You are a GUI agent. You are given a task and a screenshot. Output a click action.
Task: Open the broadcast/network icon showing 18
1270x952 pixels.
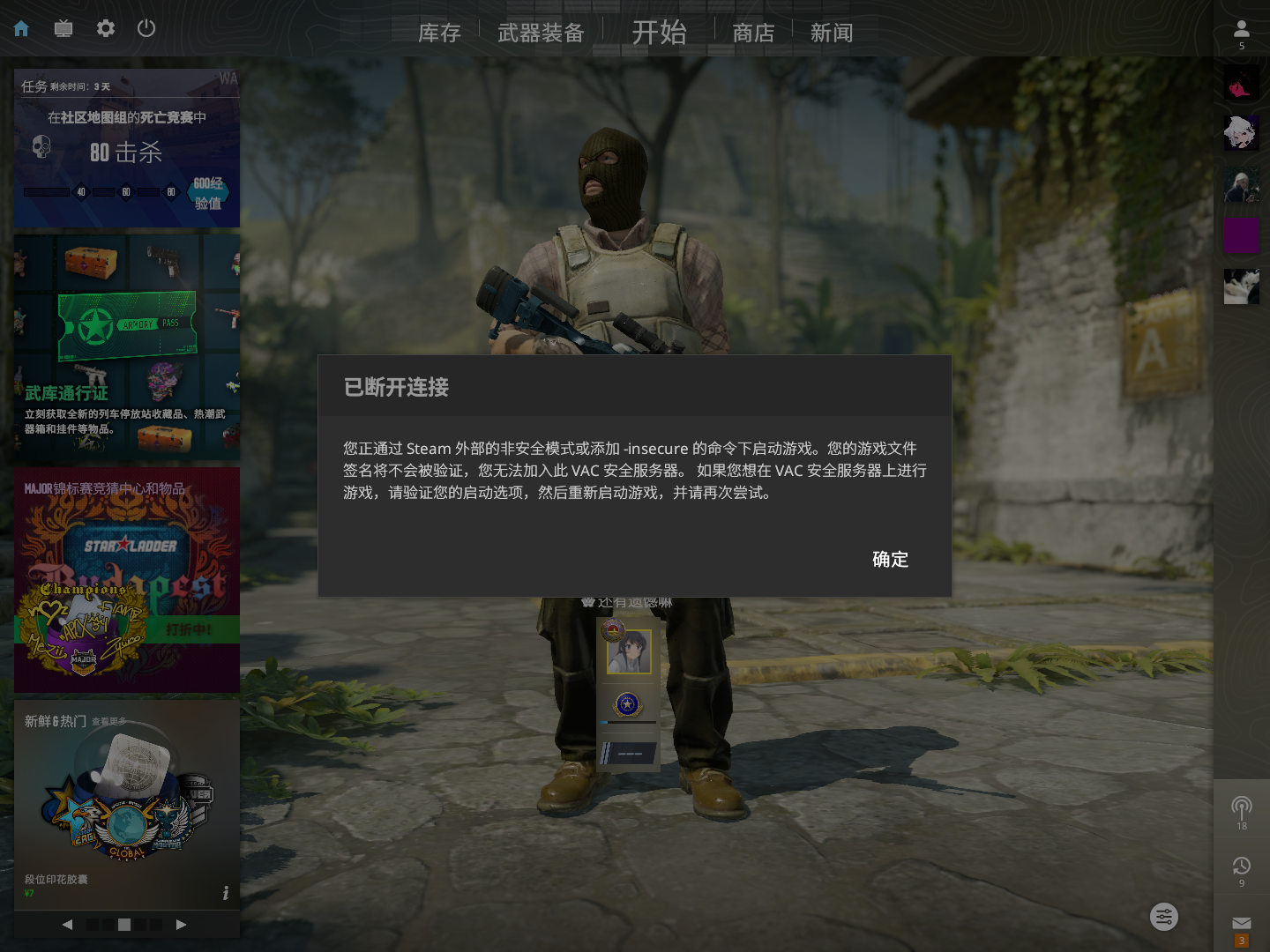1241,807
